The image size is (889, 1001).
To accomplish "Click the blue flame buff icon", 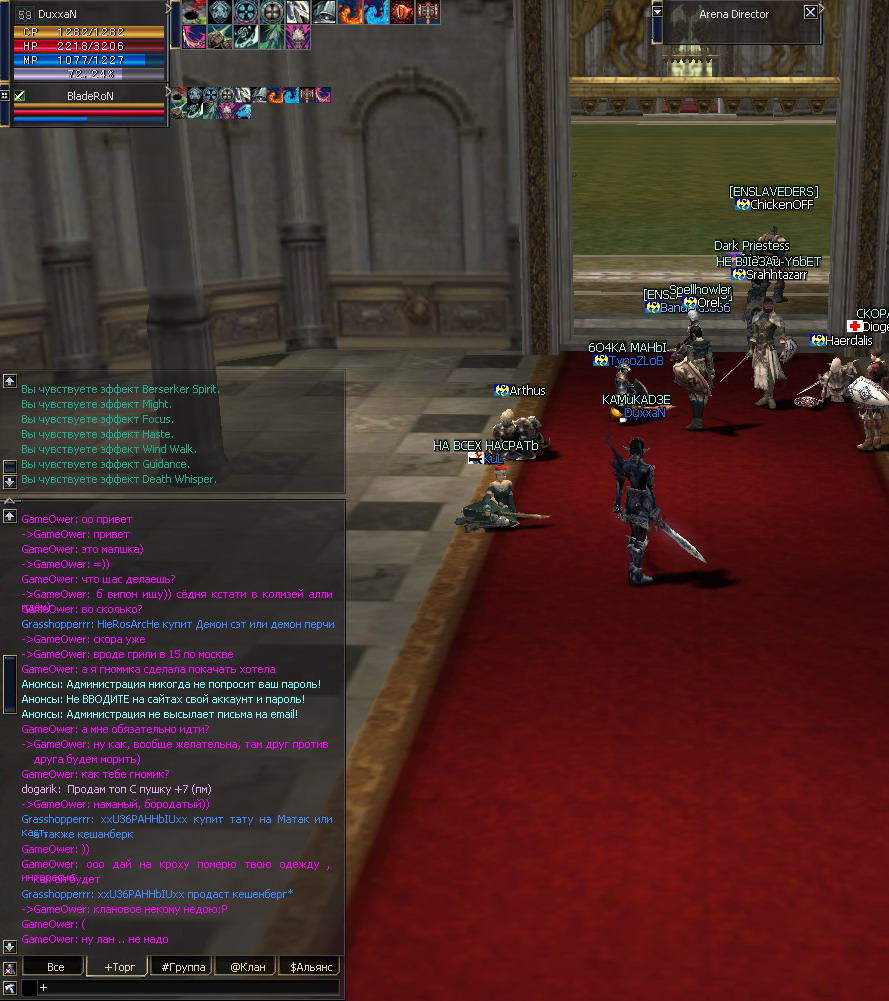I will pos(376,13).
